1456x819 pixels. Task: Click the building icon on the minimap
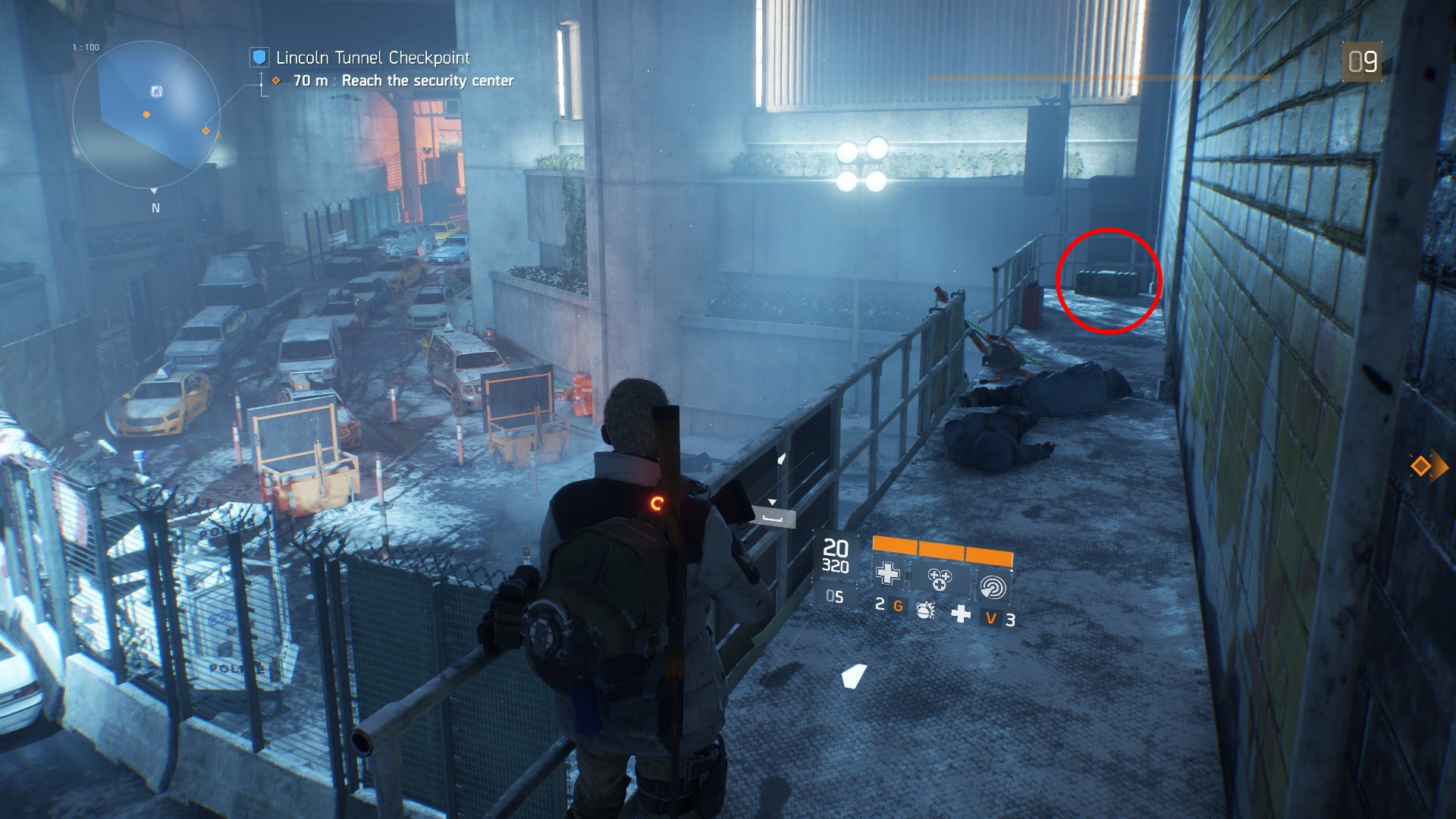pyautogui.click(x=156, y=92)
